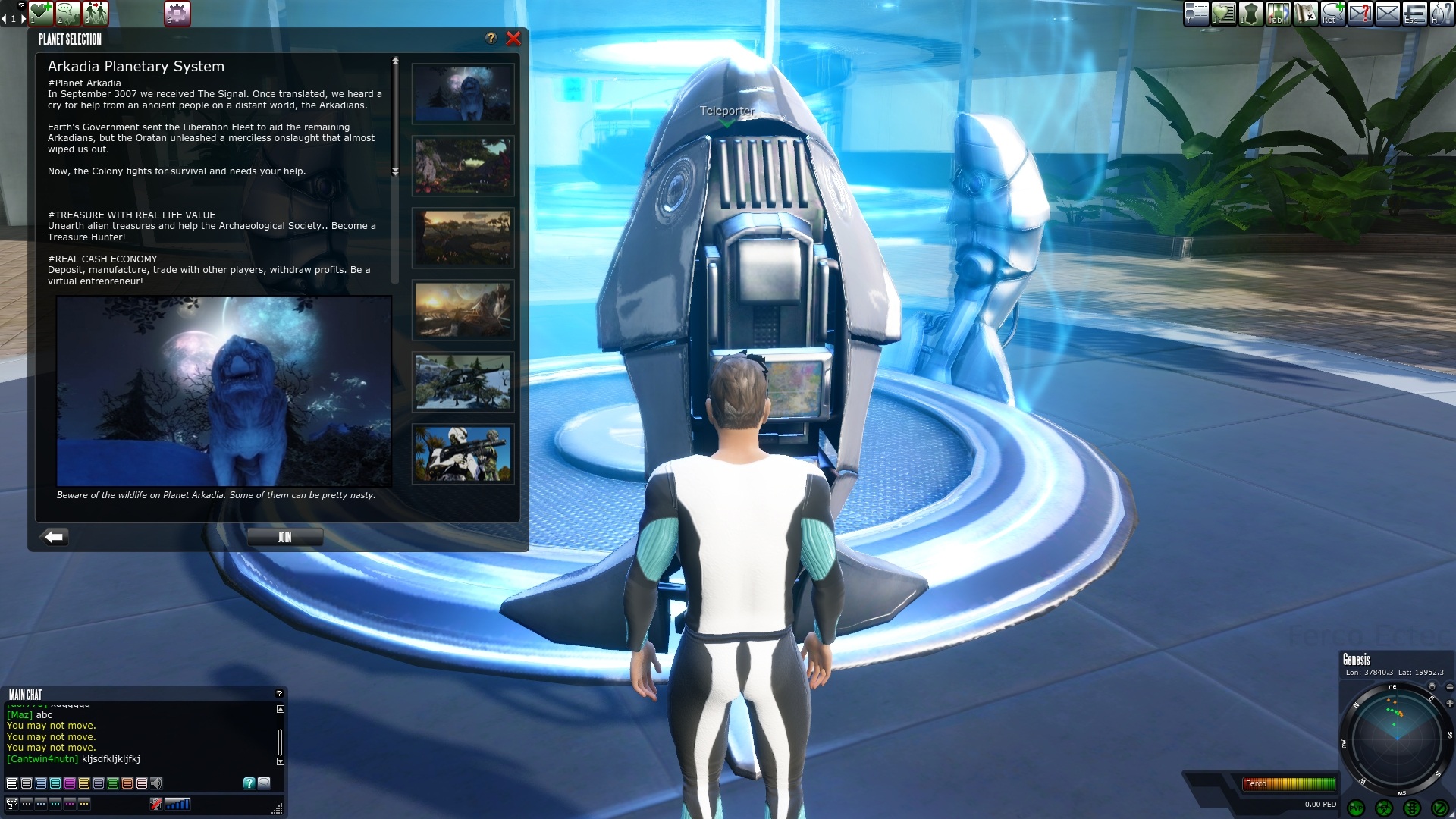
Task: Open the plain envelope mail icon
Action: tap(1387, 14)
